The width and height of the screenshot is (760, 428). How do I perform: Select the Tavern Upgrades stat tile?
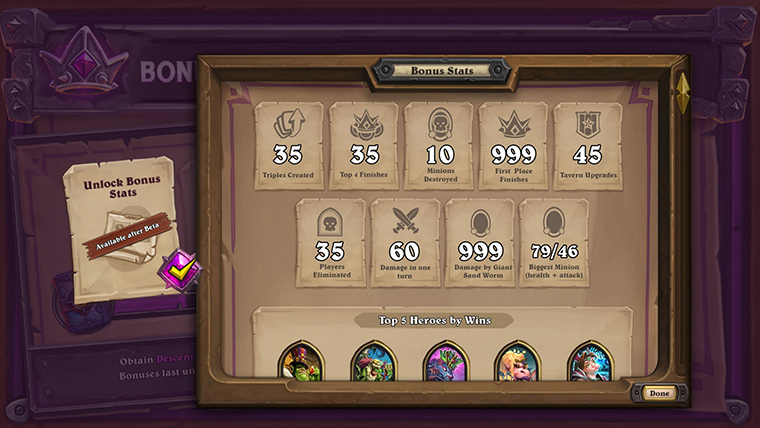588,146
